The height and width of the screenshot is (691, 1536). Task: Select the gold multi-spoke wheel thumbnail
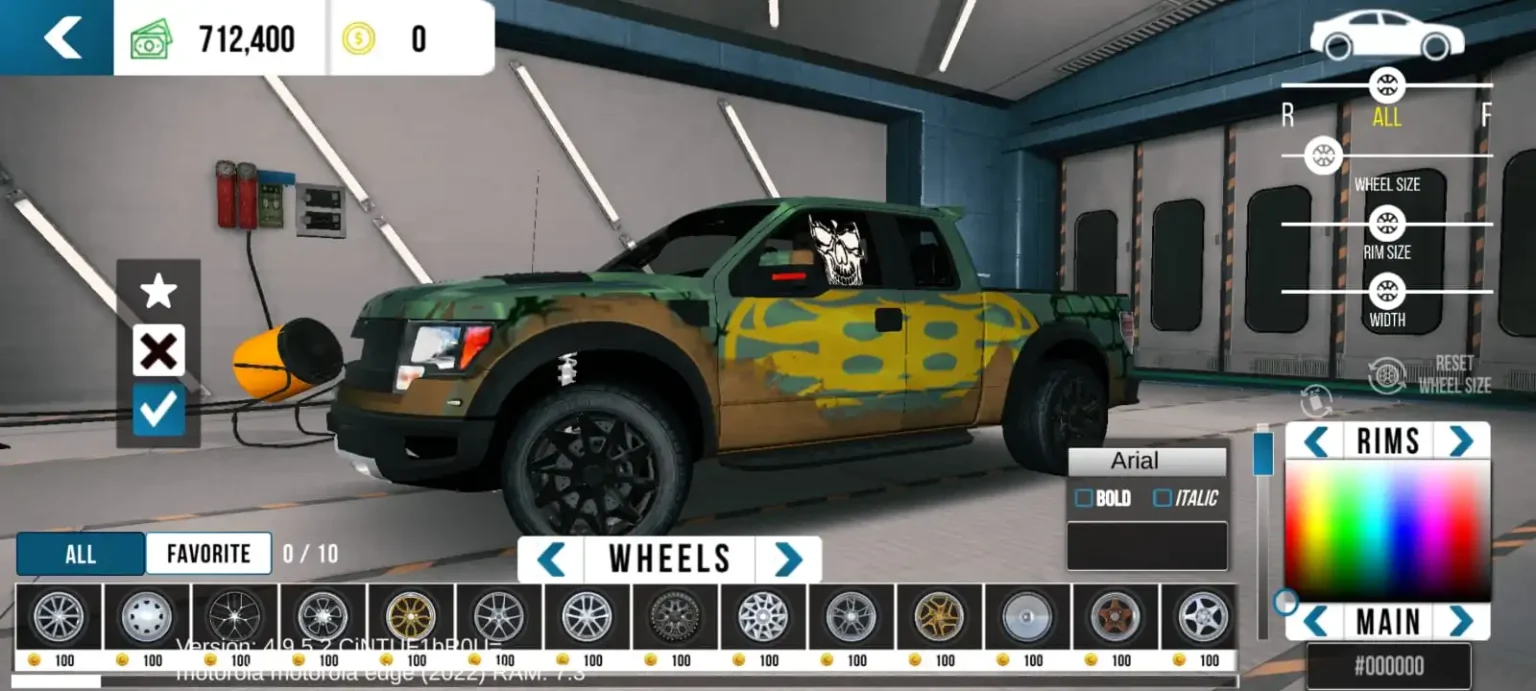click(x=411, y=616)
